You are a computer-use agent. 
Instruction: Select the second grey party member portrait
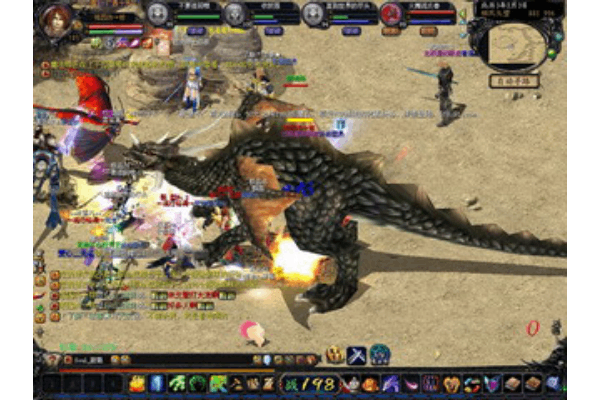(234, 13)
